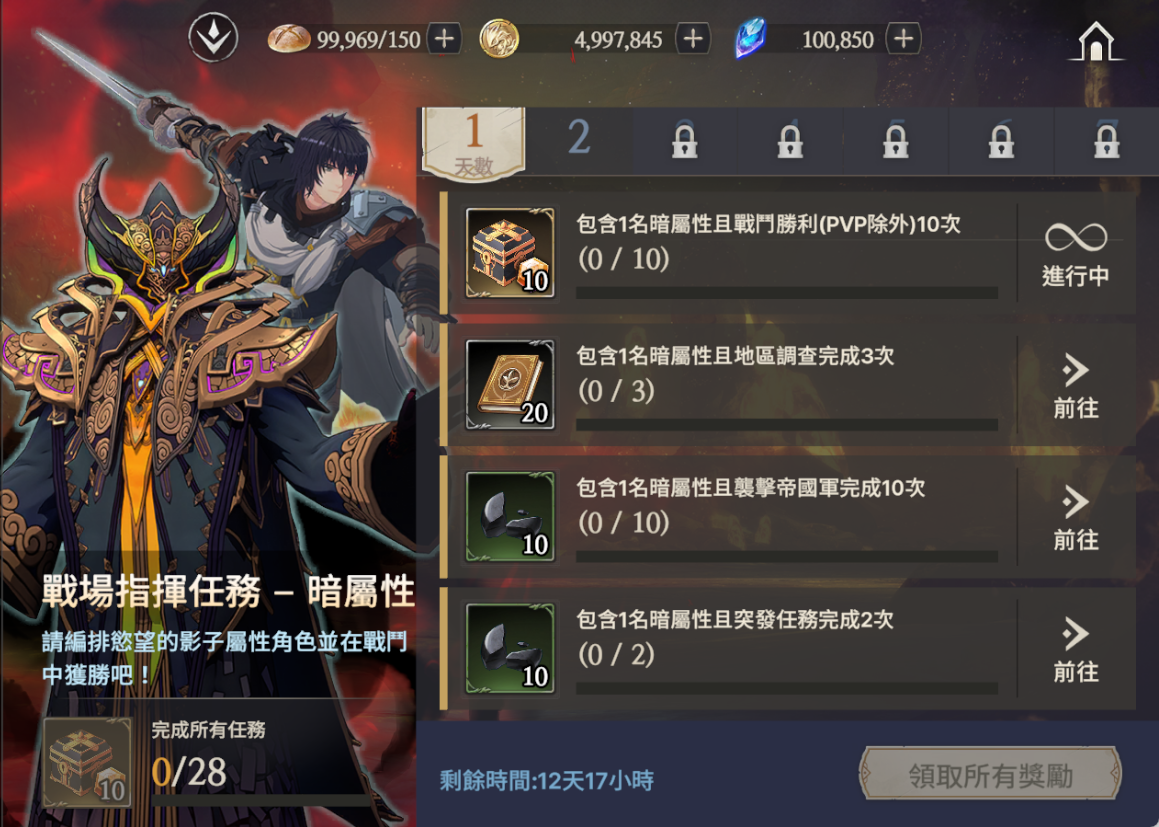This screenshot has height=827, width=1159.
Task: Go to the 地區調查 mission via 前往
Action: [x=1075, y=386]
